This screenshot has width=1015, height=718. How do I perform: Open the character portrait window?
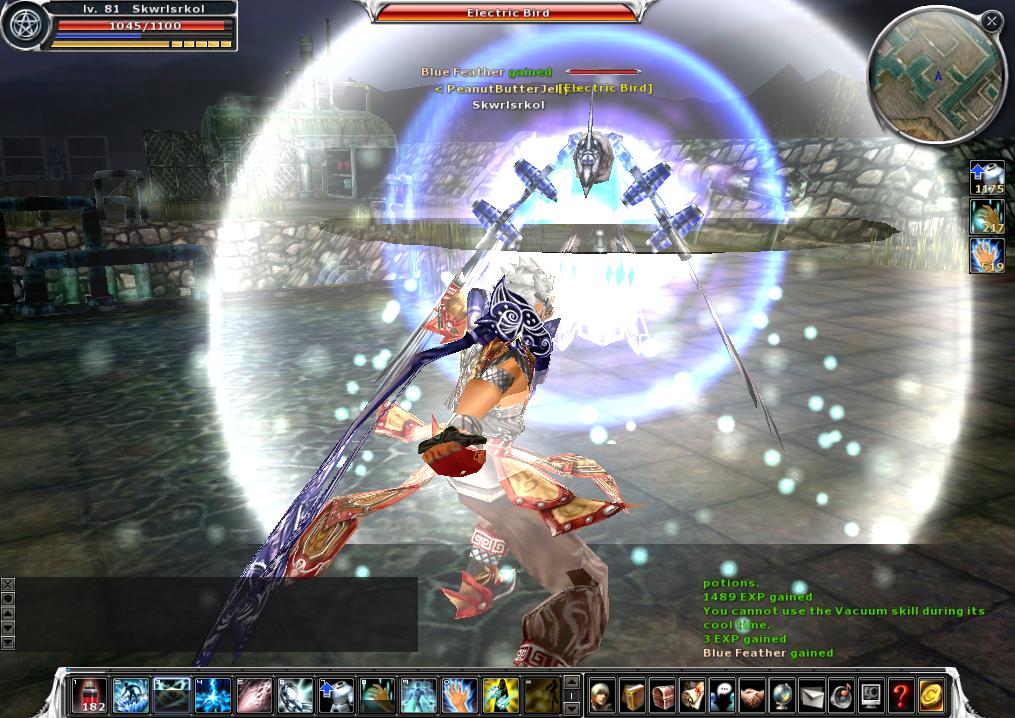(x=602, y=694)
